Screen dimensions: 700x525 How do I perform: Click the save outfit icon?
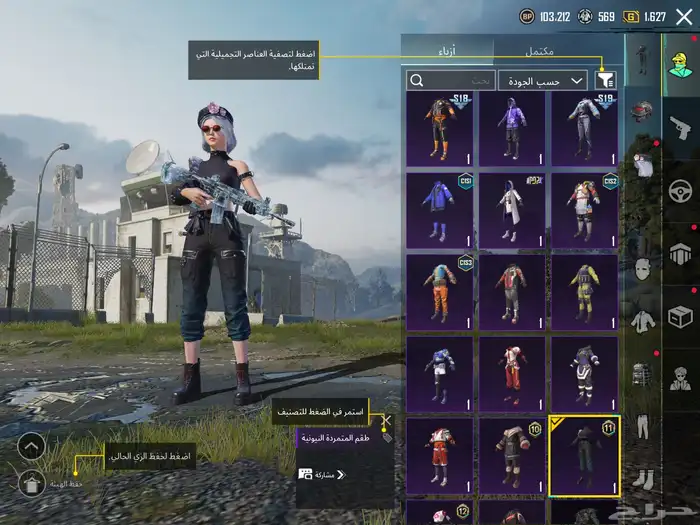(32, 484)
